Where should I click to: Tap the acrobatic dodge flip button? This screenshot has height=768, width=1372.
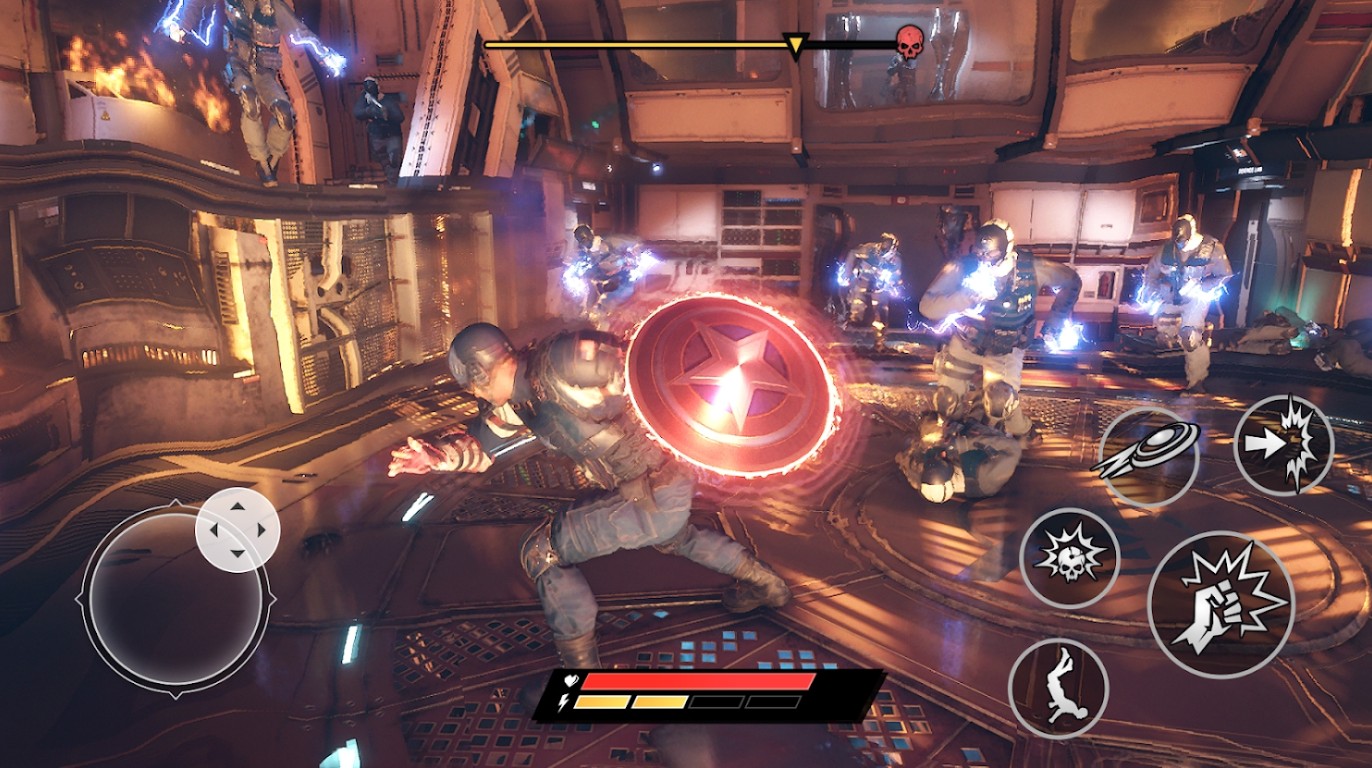click(x=1058, y=688)
